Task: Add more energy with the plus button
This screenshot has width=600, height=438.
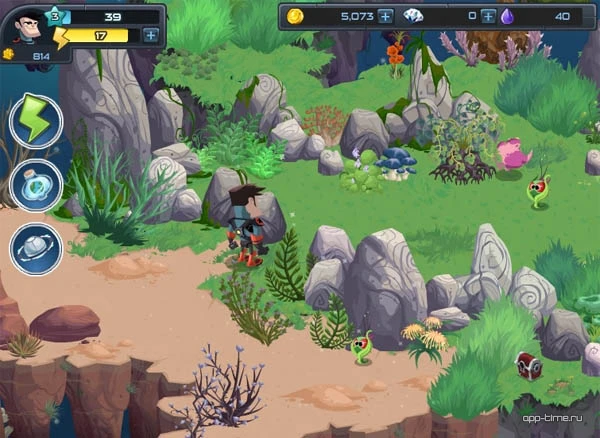Action: 150,35
